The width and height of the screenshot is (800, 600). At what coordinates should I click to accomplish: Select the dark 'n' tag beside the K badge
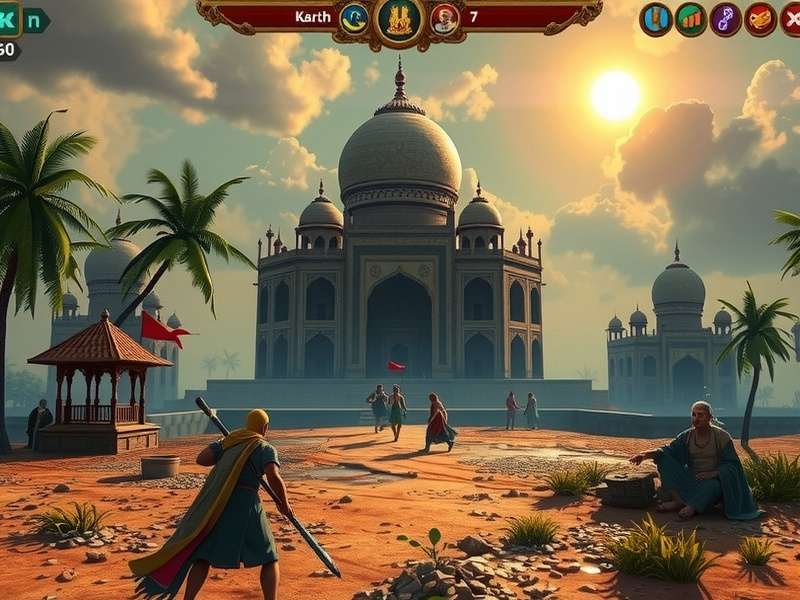[35, 20]
